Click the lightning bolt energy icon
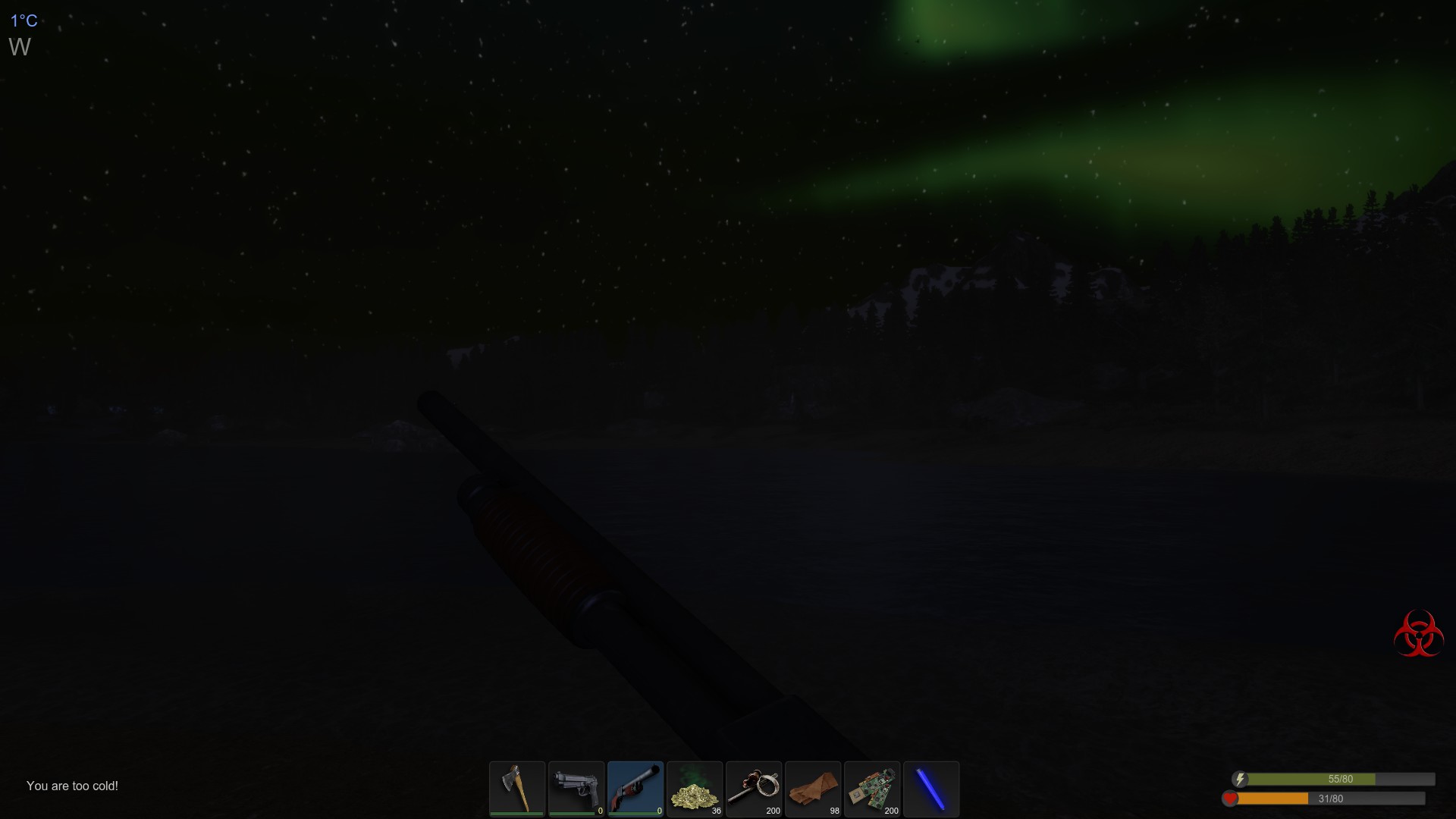 [x=1239, y=778]
